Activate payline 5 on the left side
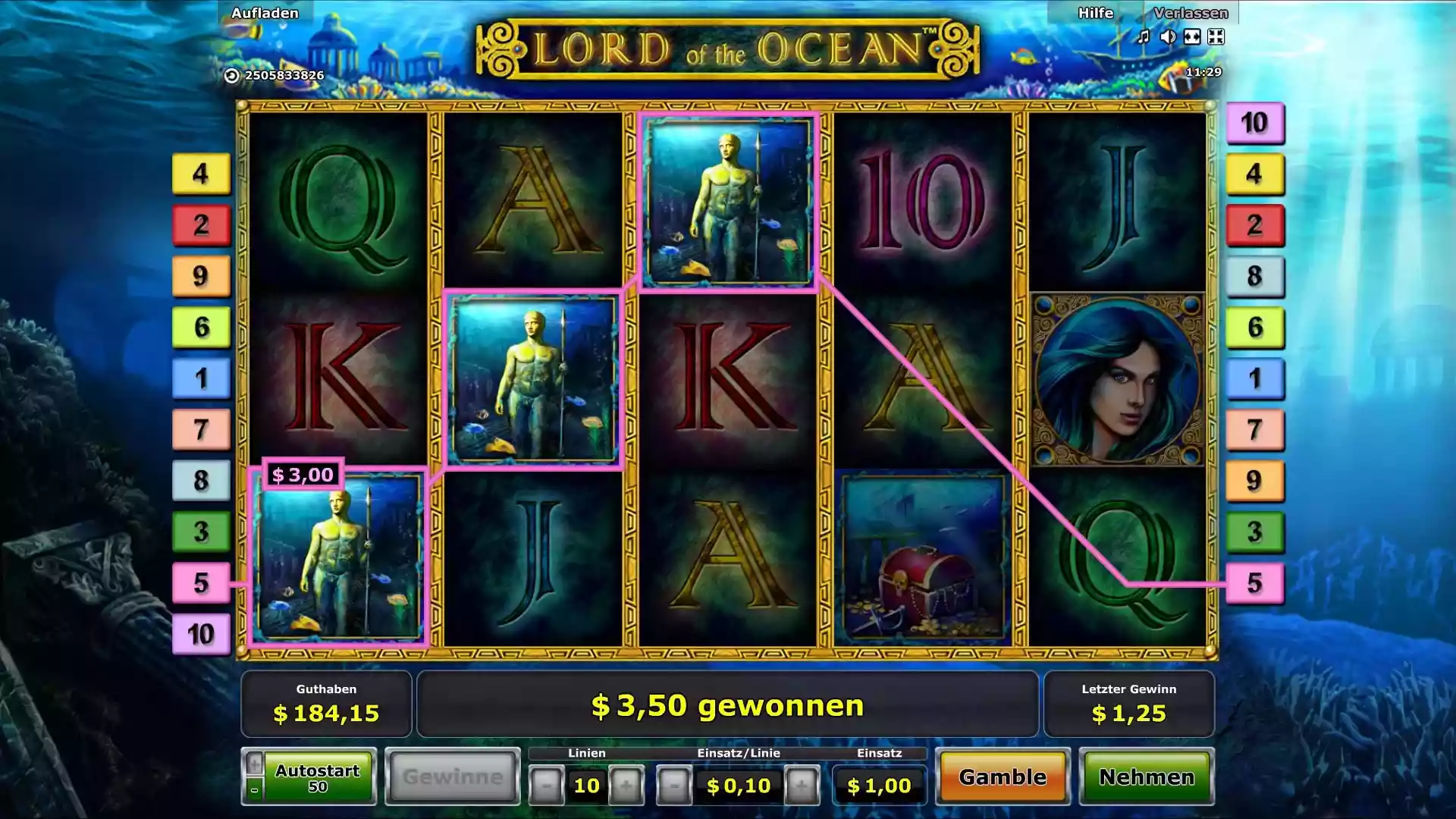 (201, 583)
